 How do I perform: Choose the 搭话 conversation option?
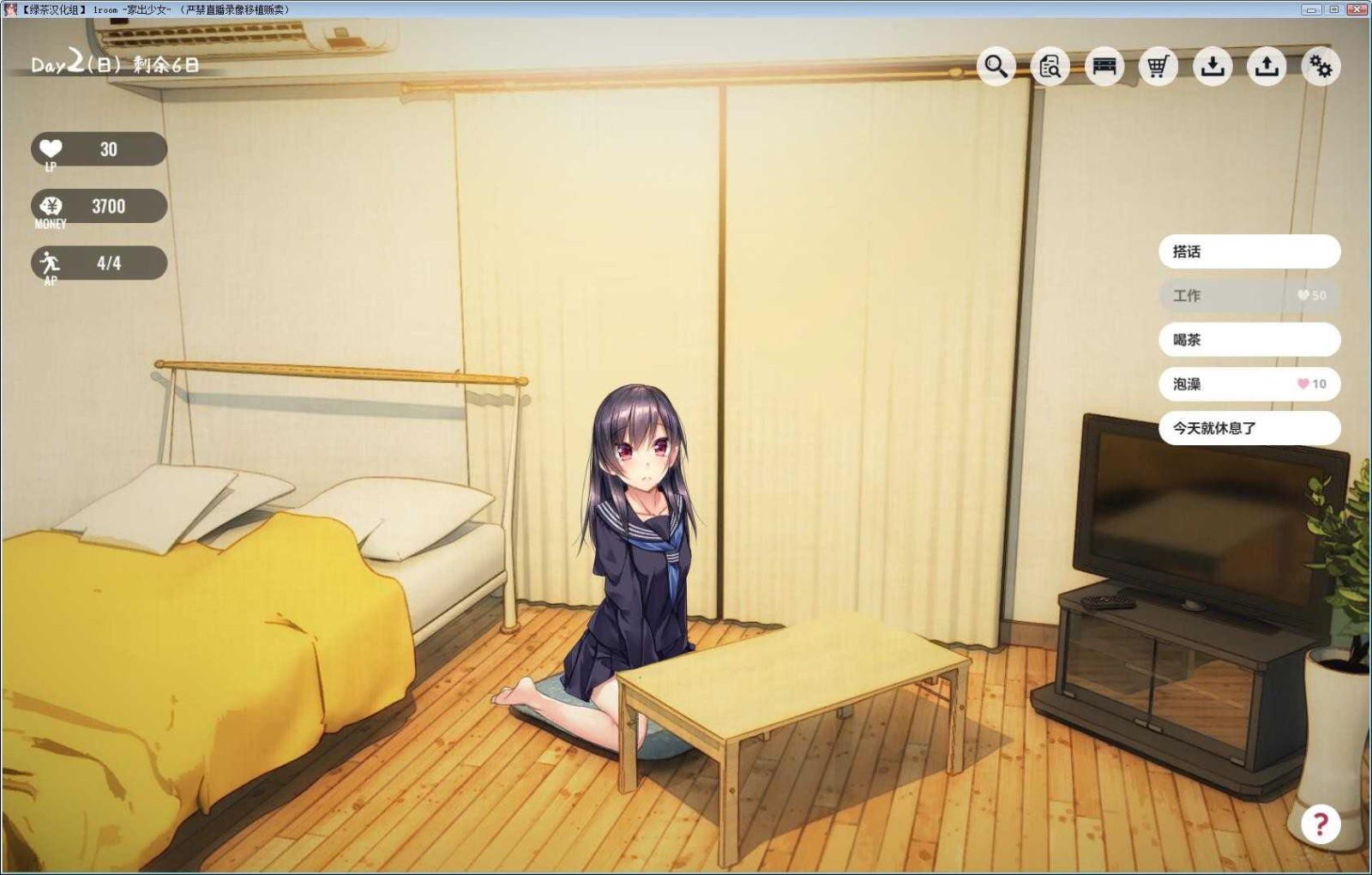[x=1249, y=251]
